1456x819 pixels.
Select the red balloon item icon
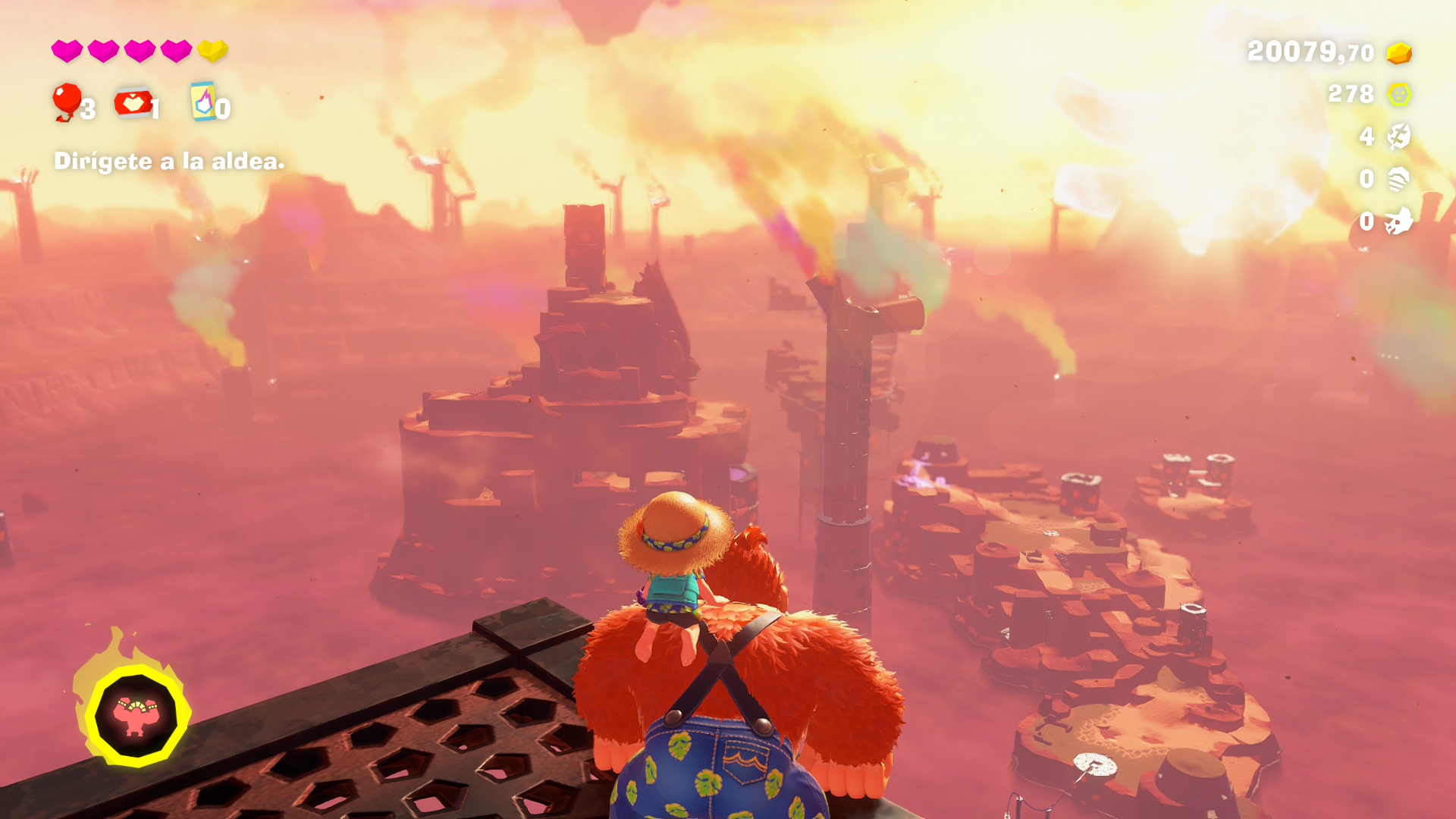[67, 101]
